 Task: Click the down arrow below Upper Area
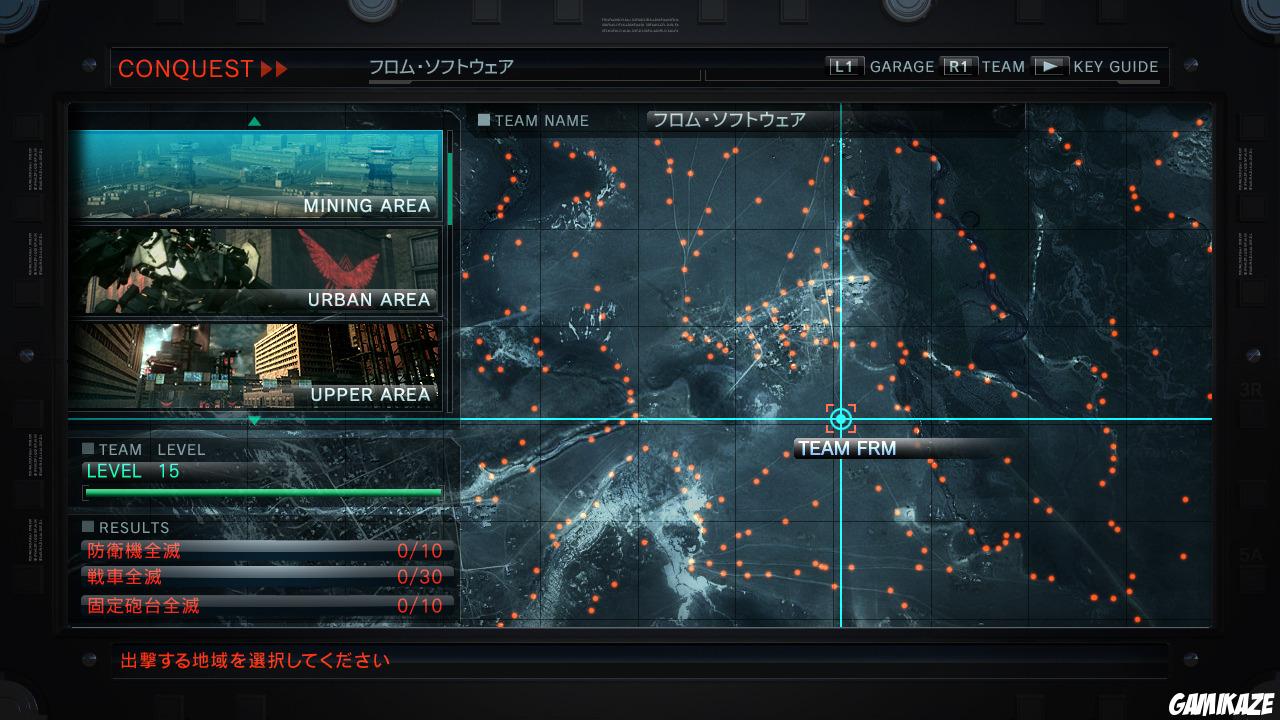tap(256, 419)
